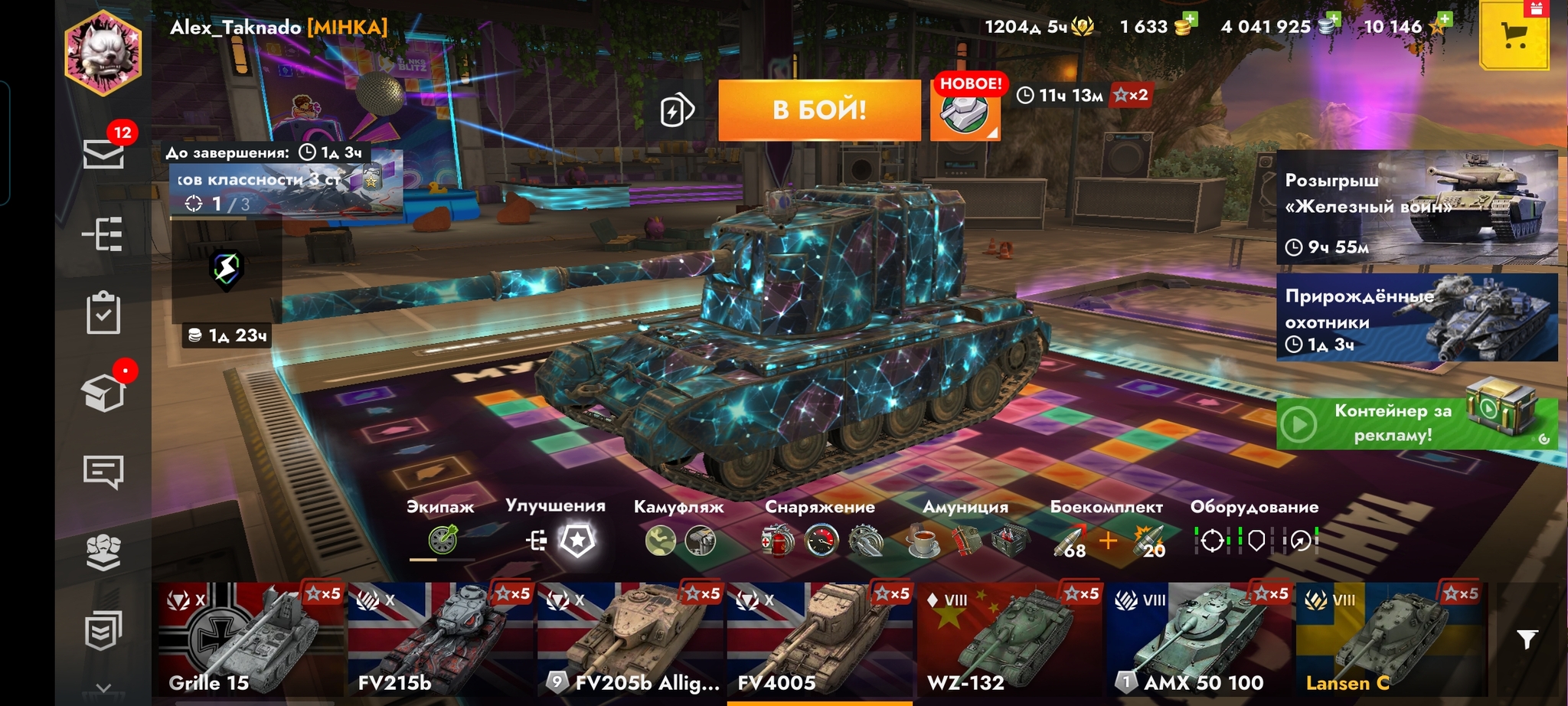Open the missions clipboard icon

pyautogui.click(x=103, y=312)
